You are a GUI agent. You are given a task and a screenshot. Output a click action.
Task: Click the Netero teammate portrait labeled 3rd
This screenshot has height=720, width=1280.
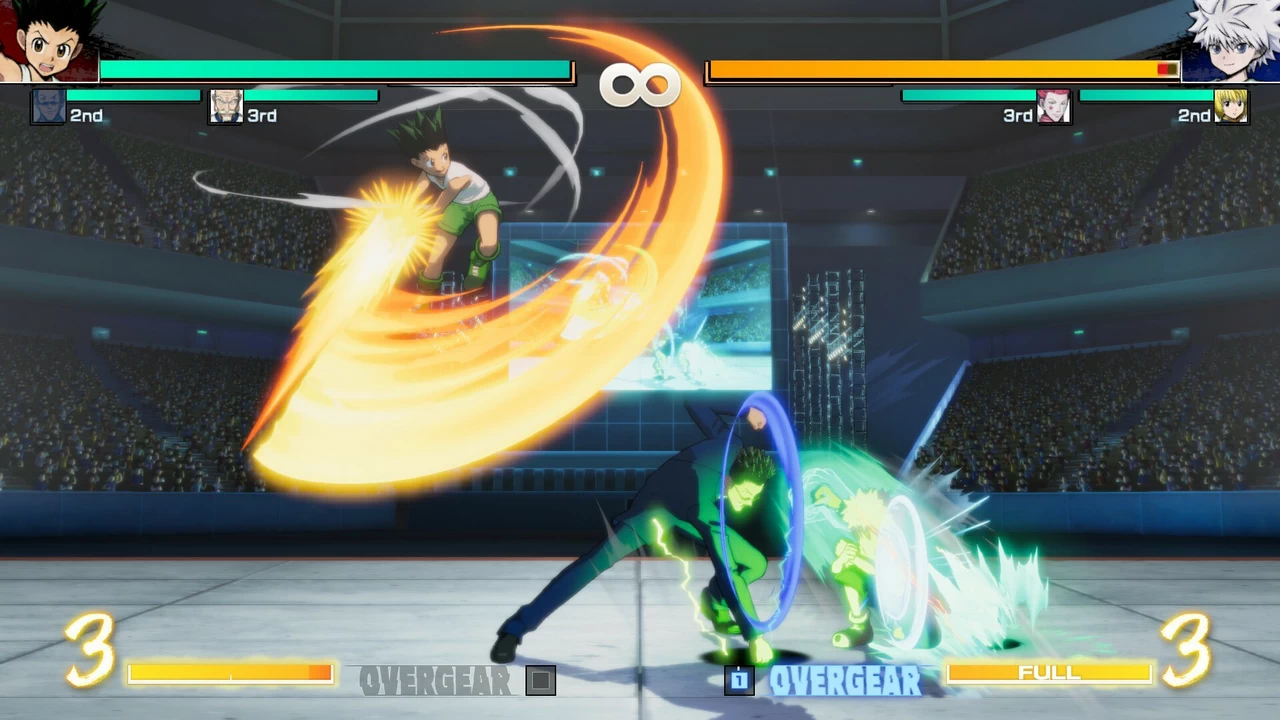pyautogui.click(x=226, y=107)
